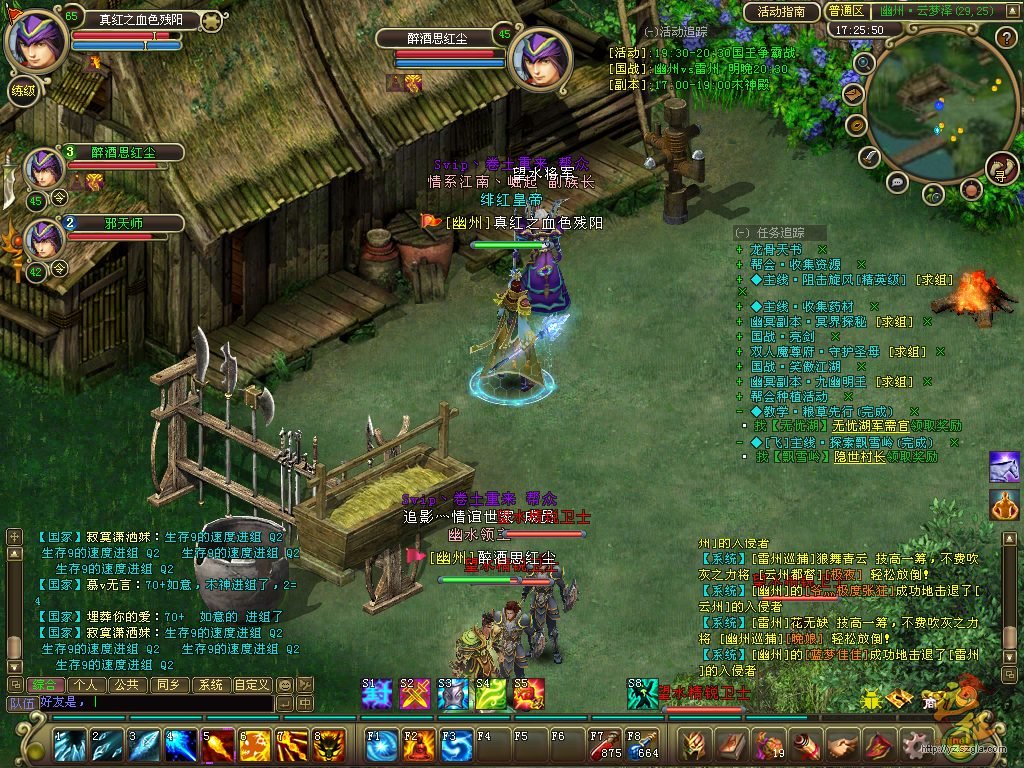The width and height of the screenshot is (1024, 768).
Task: Select party member 邪天师 portrait
Action: tap(44, 236)
